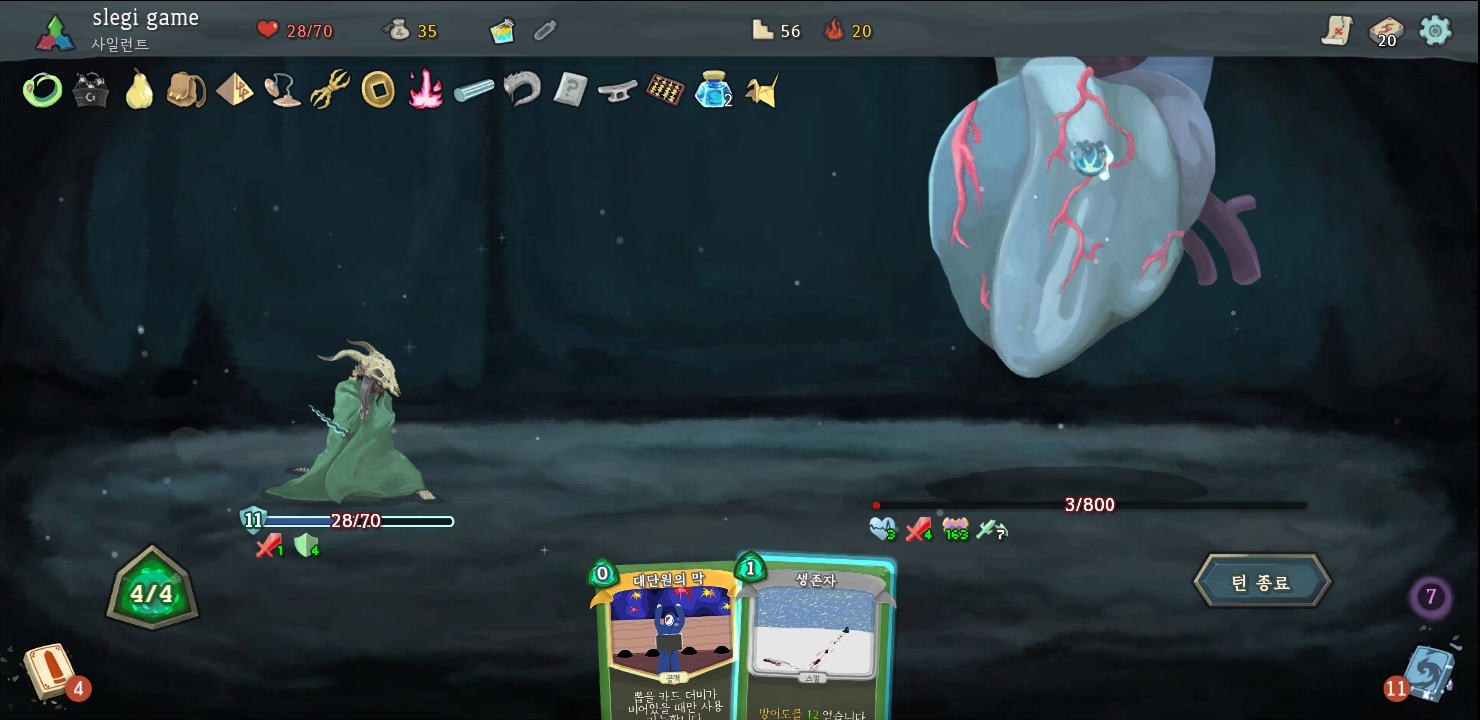Show the exhausted cards pile
This screenshot has width=1480, height=720.
1431,598
